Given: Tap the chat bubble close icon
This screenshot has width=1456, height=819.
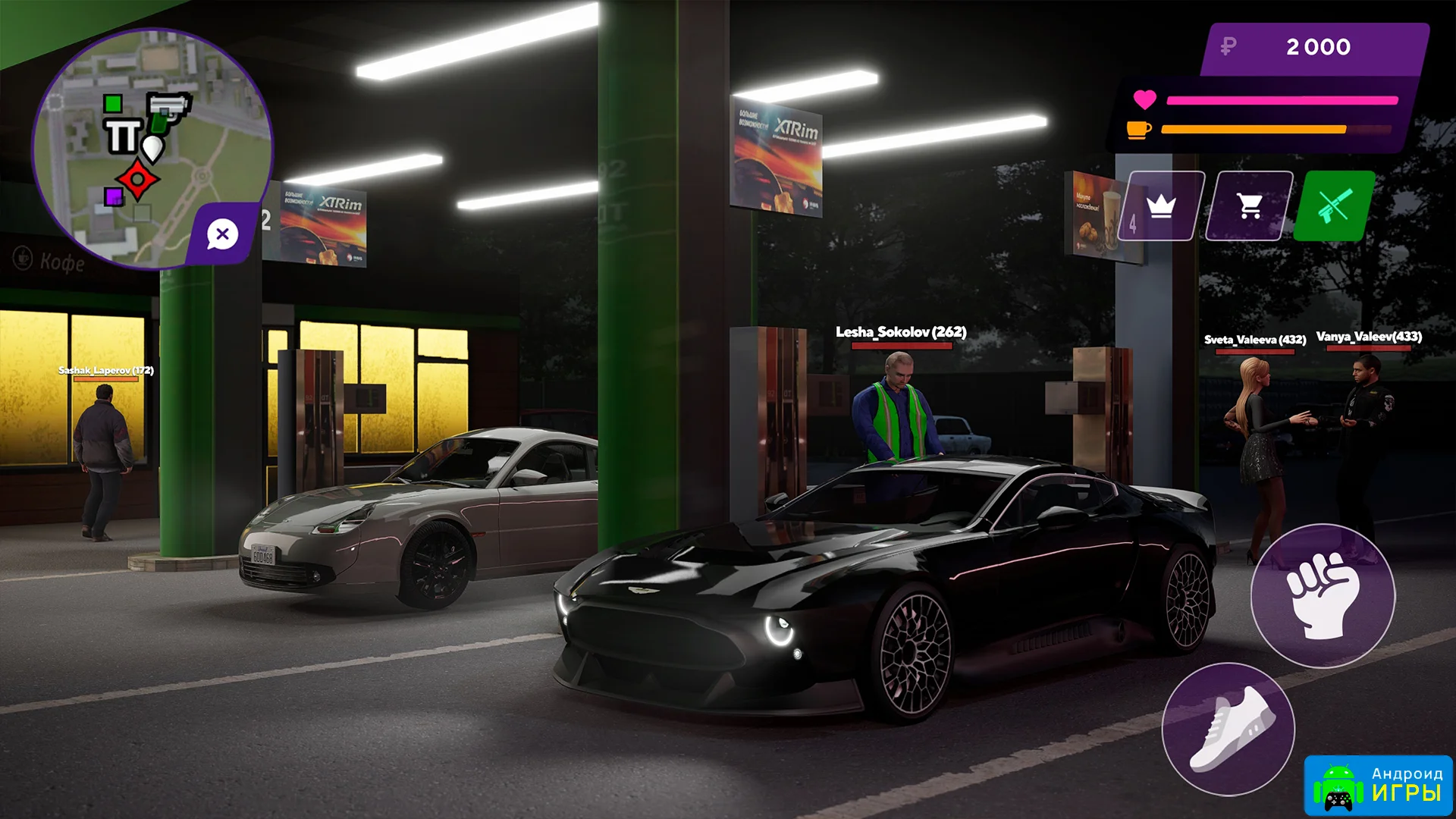Looking at the screenshot, I should pos(222,234).
